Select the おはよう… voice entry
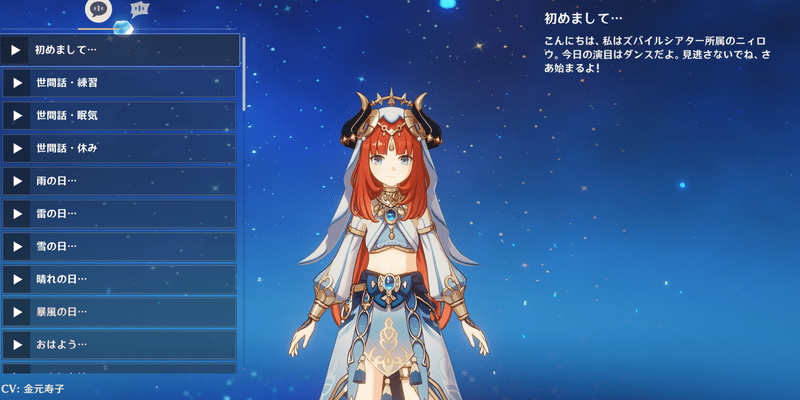The image size is (800, 400). pyautogui.click(x=120, y=345)
